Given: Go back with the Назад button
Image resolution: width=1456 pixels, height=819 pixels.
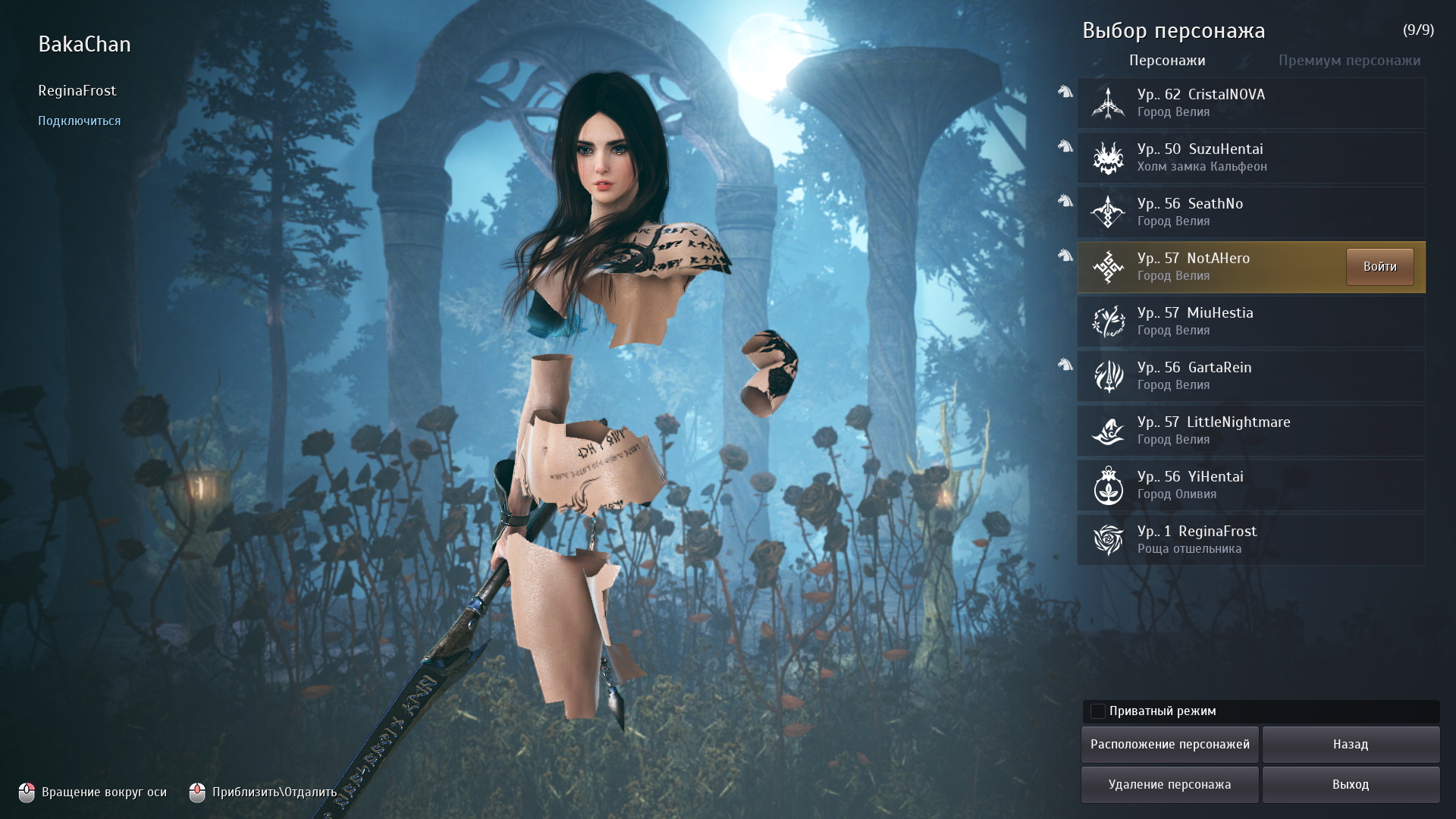Looking at the screenshot, I should 1351,745.
